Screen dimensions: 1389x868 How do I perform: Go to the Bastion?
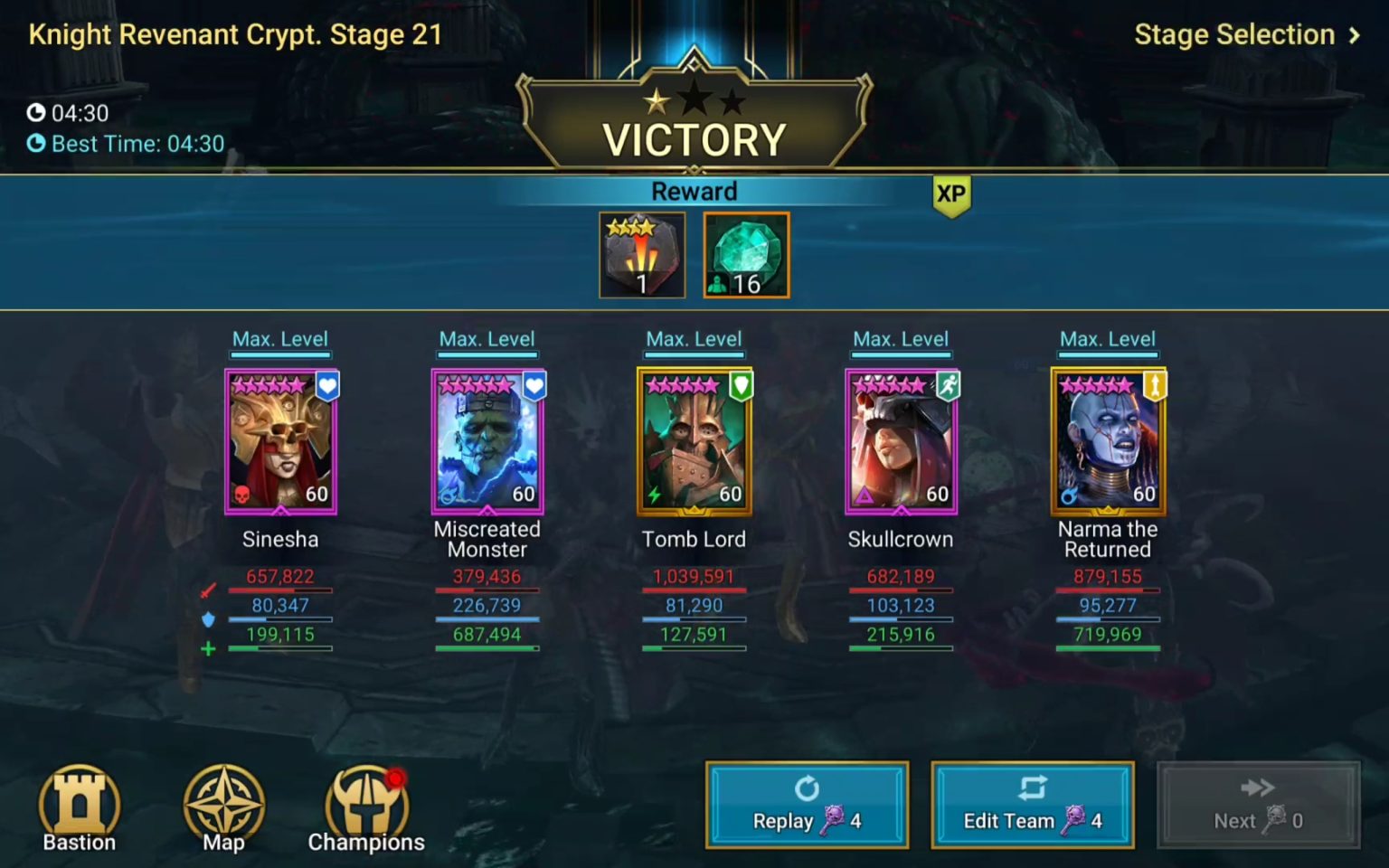(x=80, y=807)
